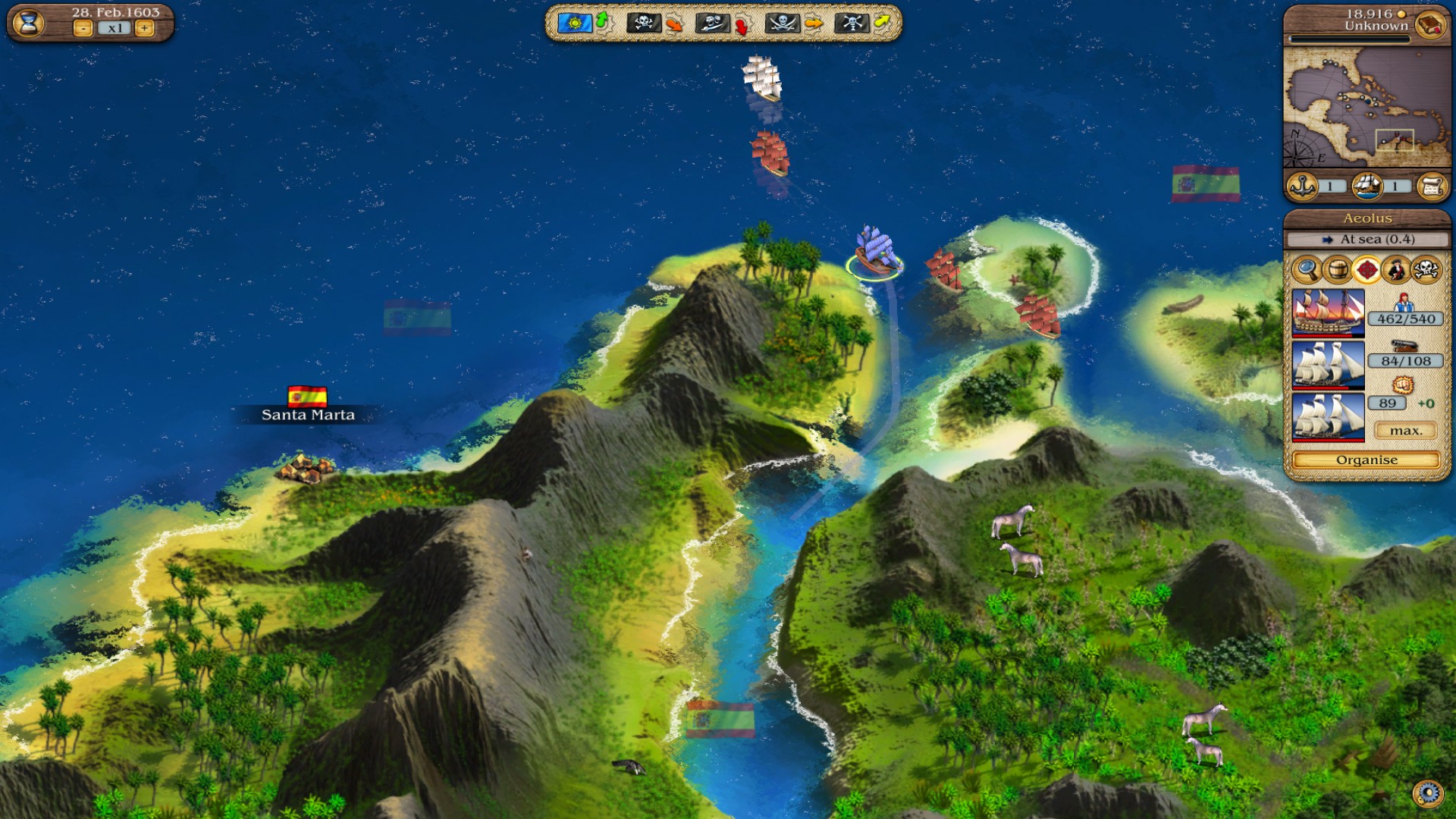Viewport: 1456px width, 819px height.
Task: Click the hourglass time button
Action: [29, 24]
